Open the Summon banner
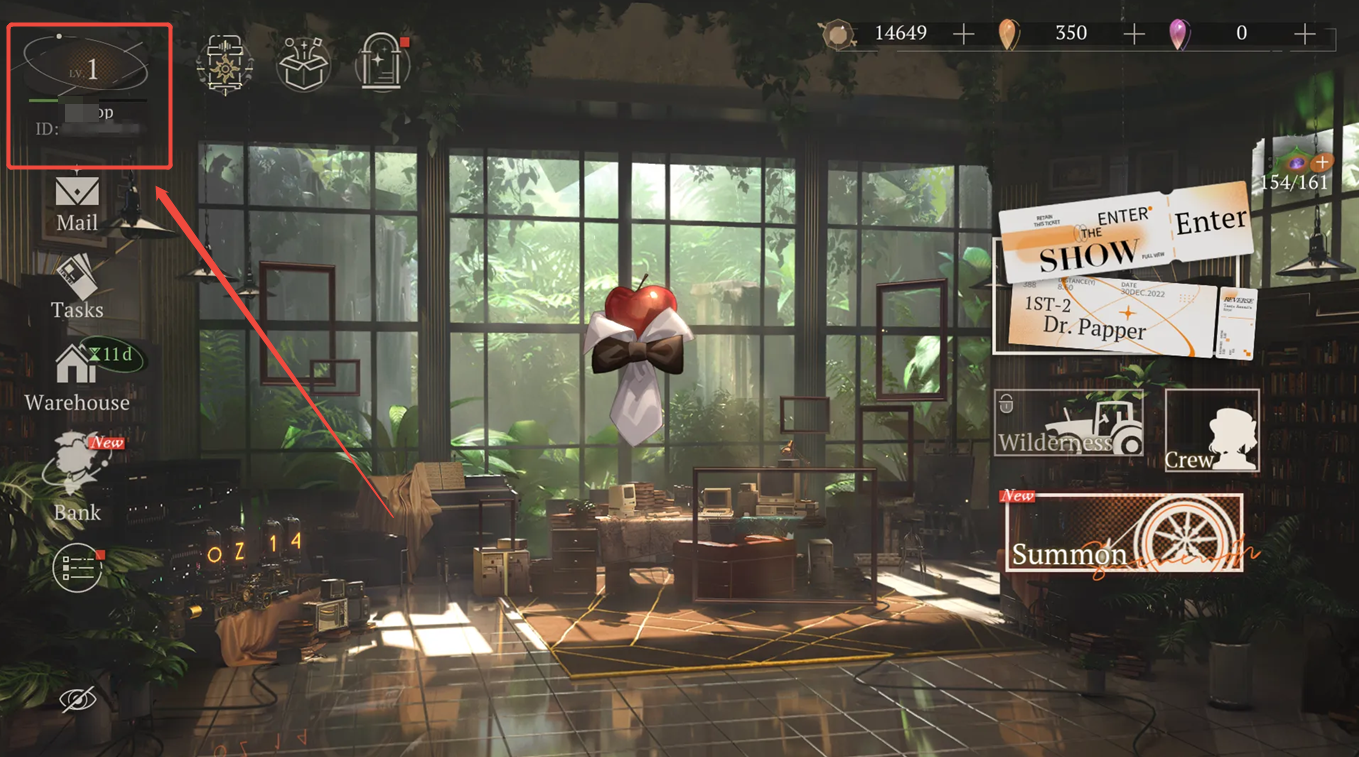The height and width of the screenshot is (757, 1359). tap(1124, 533)
